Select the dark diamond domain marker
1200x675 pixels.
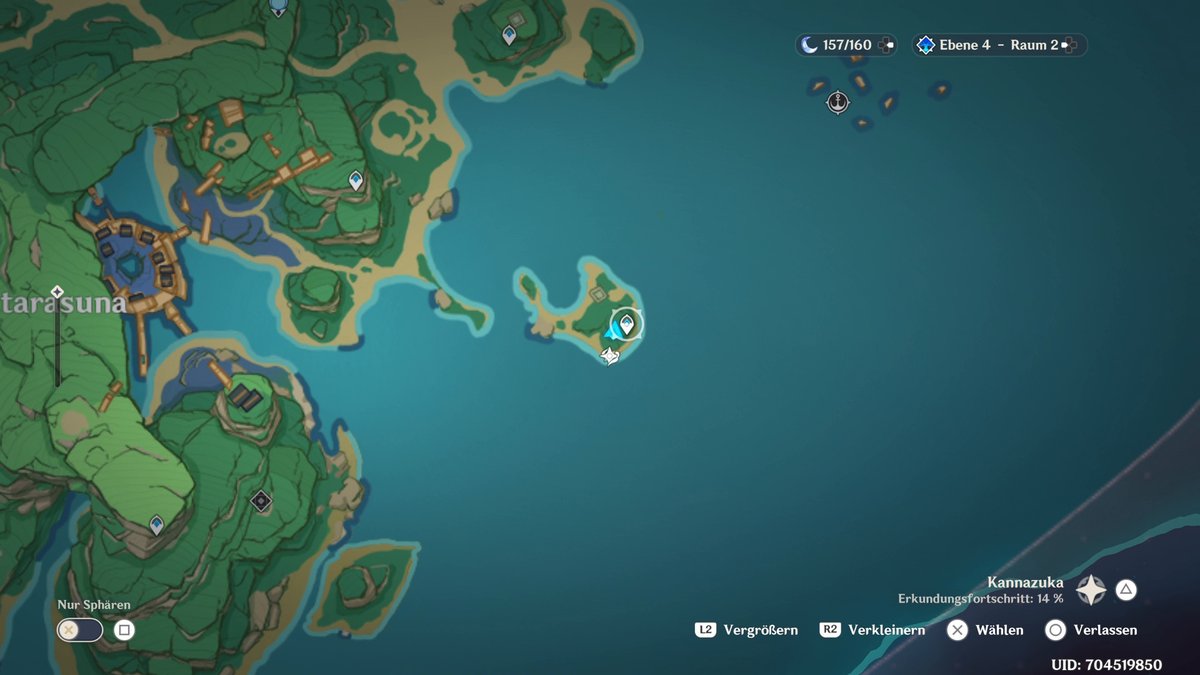(x=261, y=501)
